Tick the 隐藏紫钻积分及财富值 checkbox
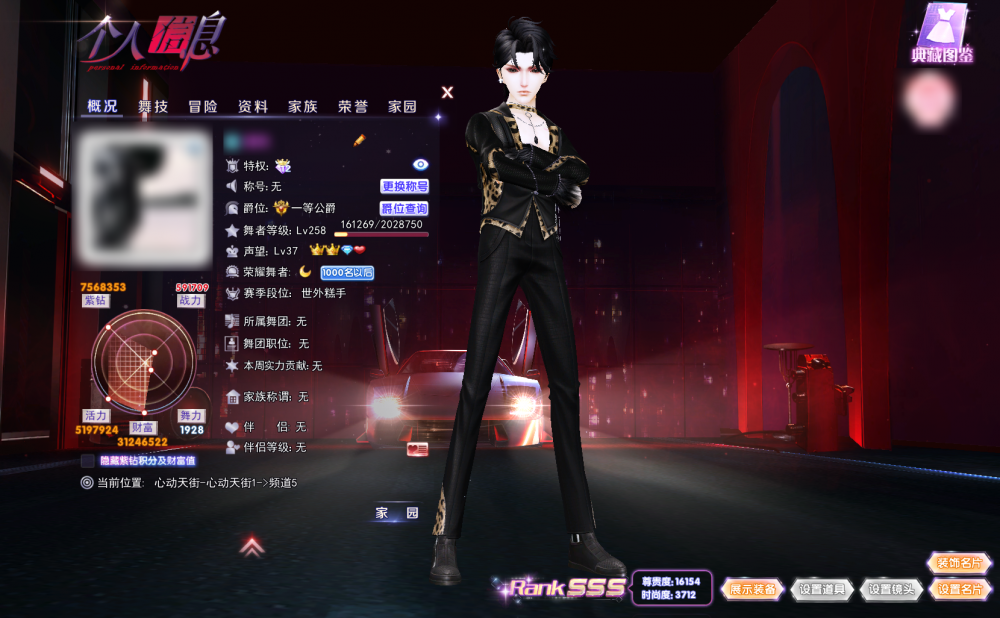The width and height of the screenshot is (1000, 618). pos(88,461)
